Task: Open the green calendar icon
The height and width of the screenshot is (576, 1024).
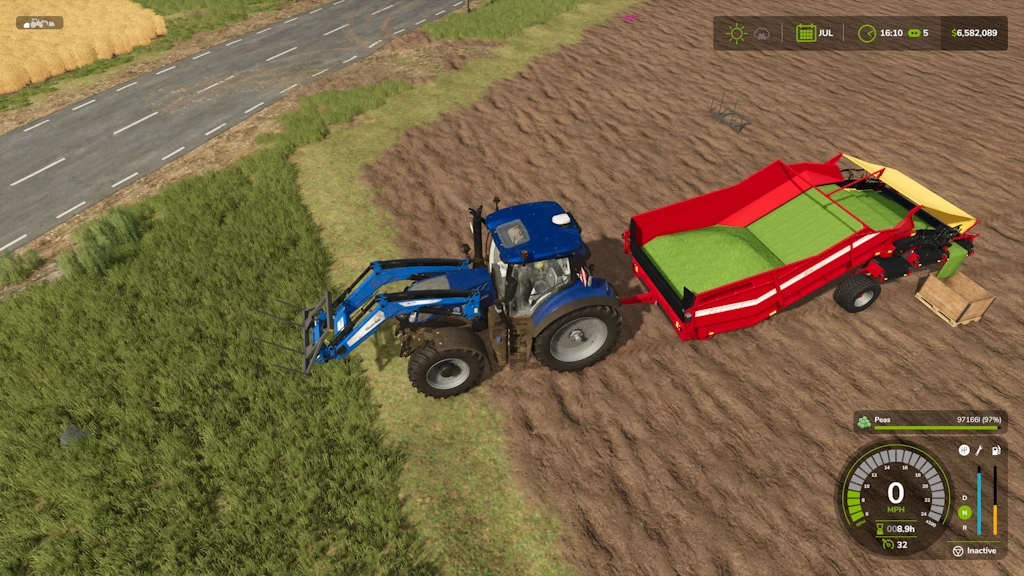Action: [x=805, y=33]
